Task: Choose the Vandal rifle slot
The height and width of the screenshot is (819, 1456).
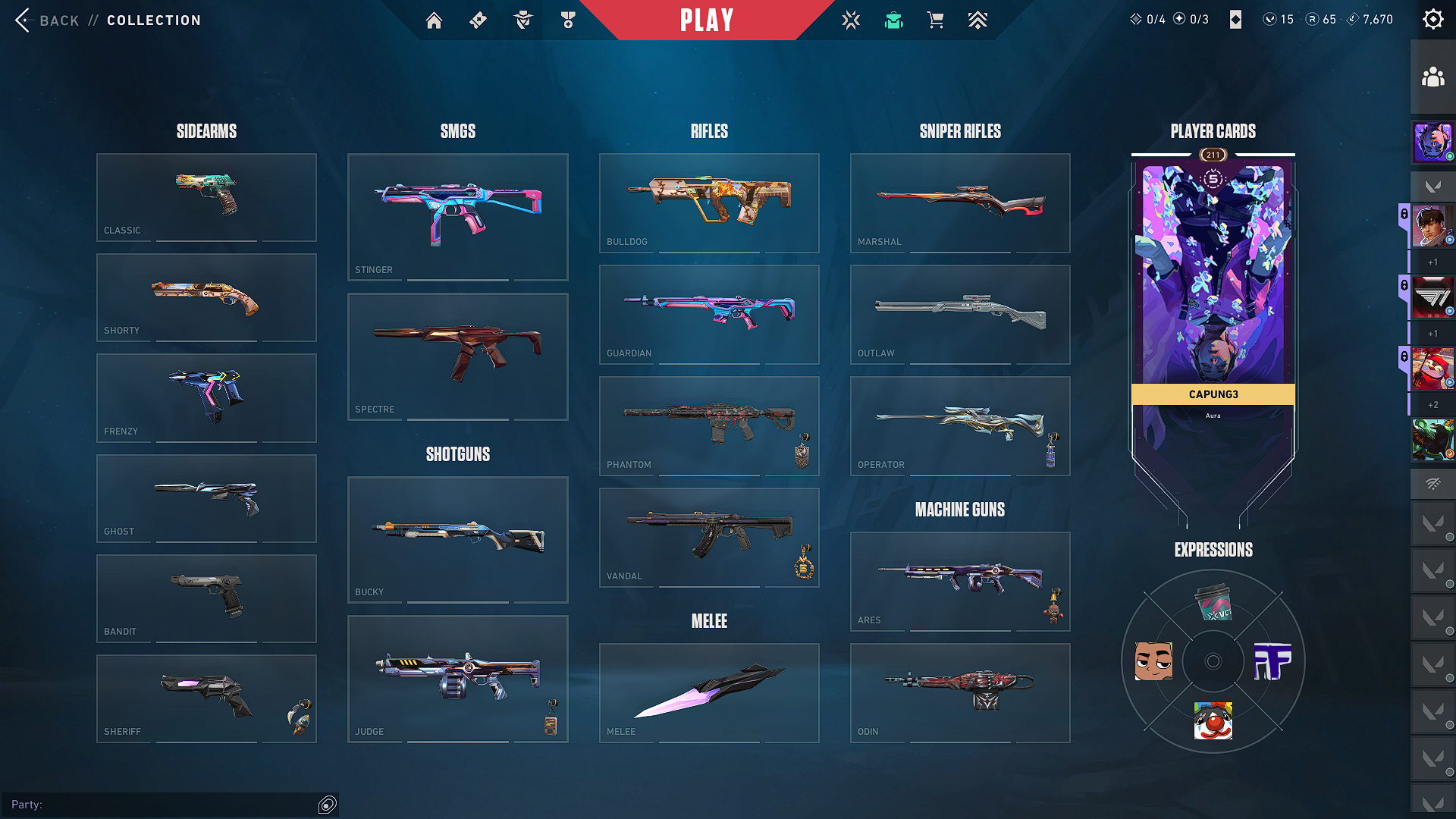Action: [x=709, y=537]
